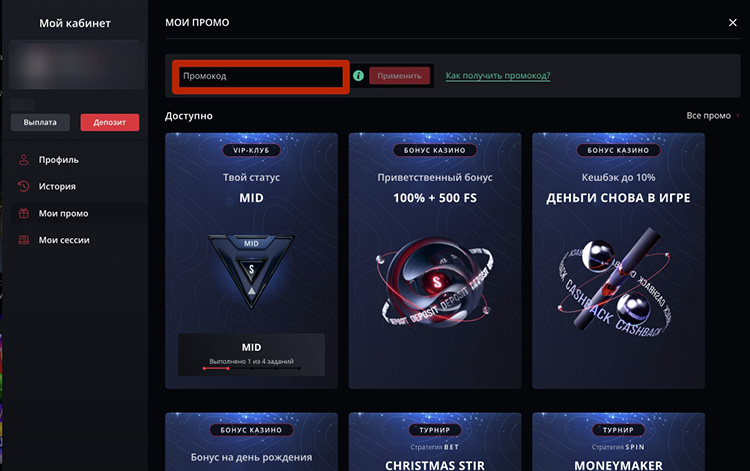Image resolution: width=750 pixels, height=471 pixels.
Task: Select Мои промо in sidebar
Action: coord(63,213)
